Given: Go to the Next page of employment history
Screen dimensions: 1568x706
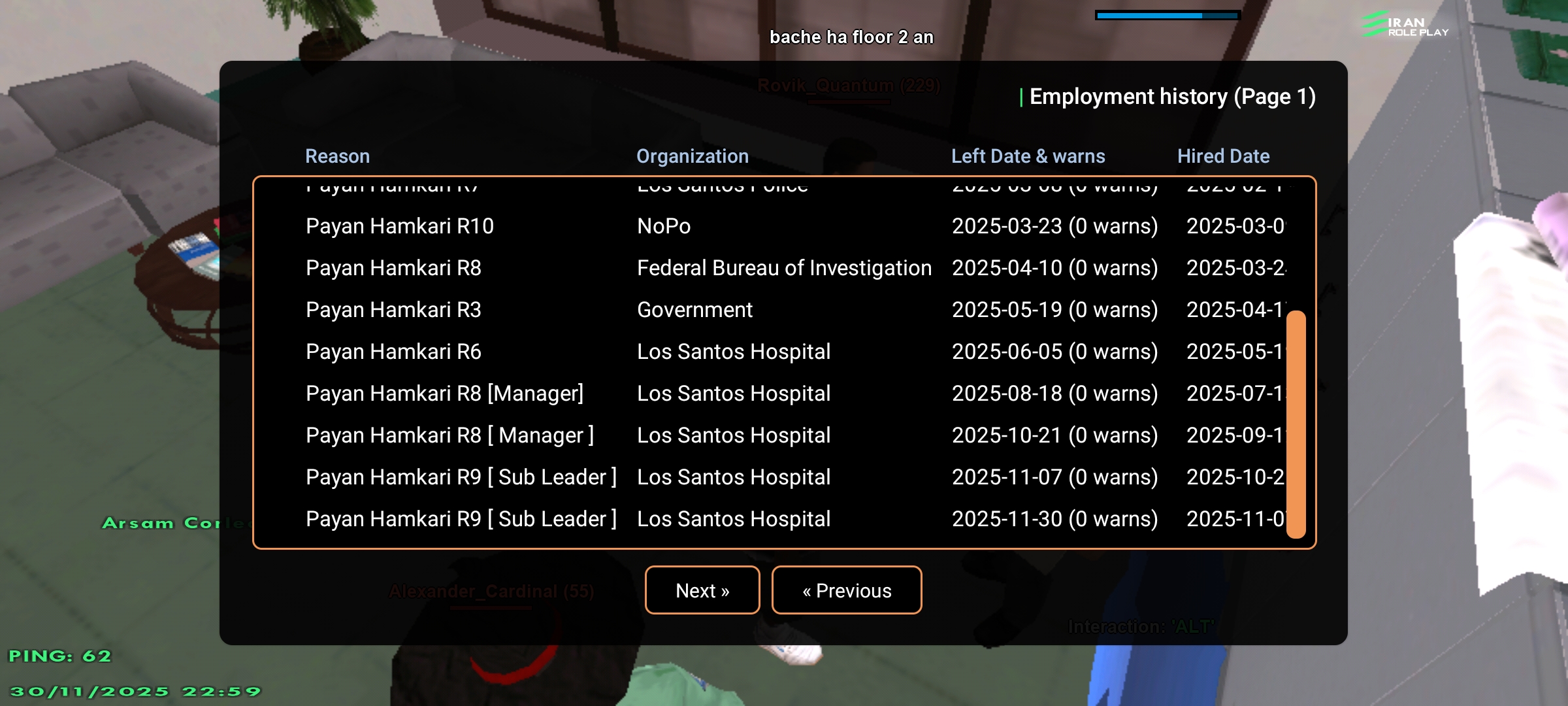Looking at the screenshot, I should point(702,590).
